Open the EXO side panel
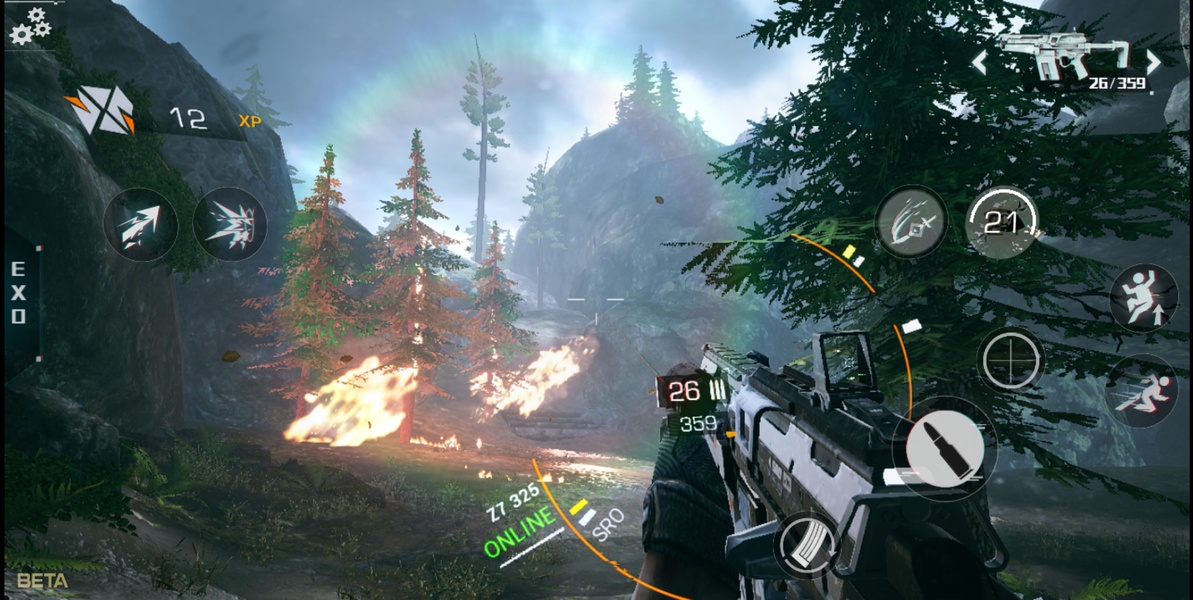 pyautogui.click(x=18, y=292)
